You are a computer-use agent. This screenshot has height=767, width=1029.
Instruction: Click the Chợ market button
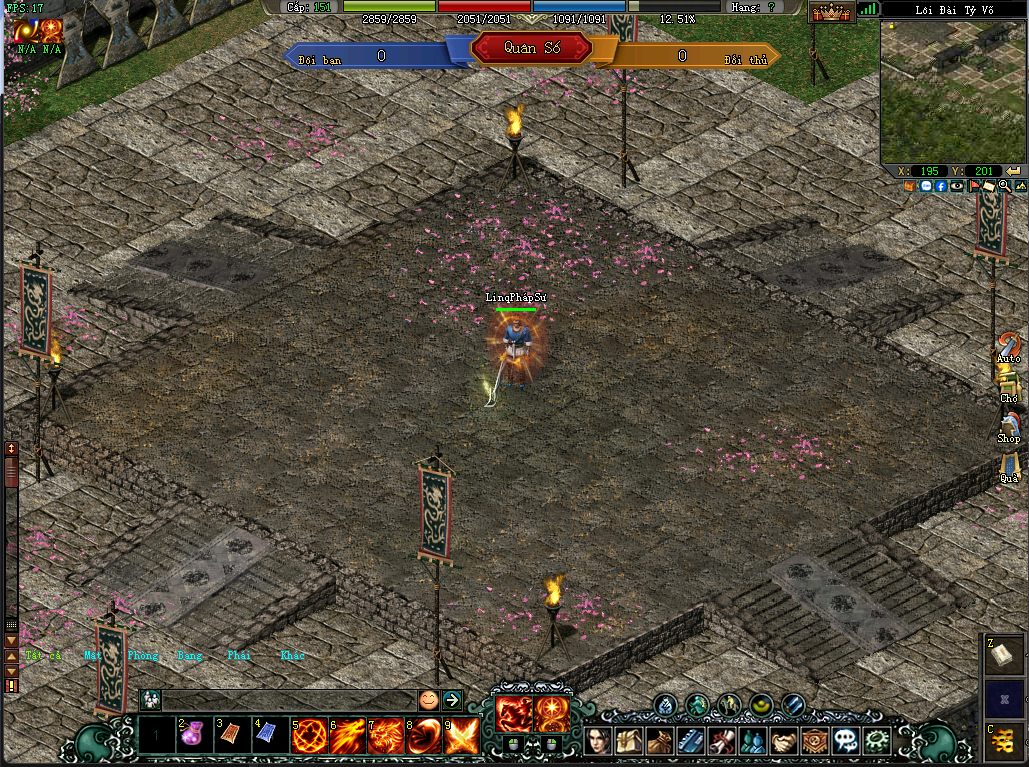pyautogui.click(x=1009, y=387)
